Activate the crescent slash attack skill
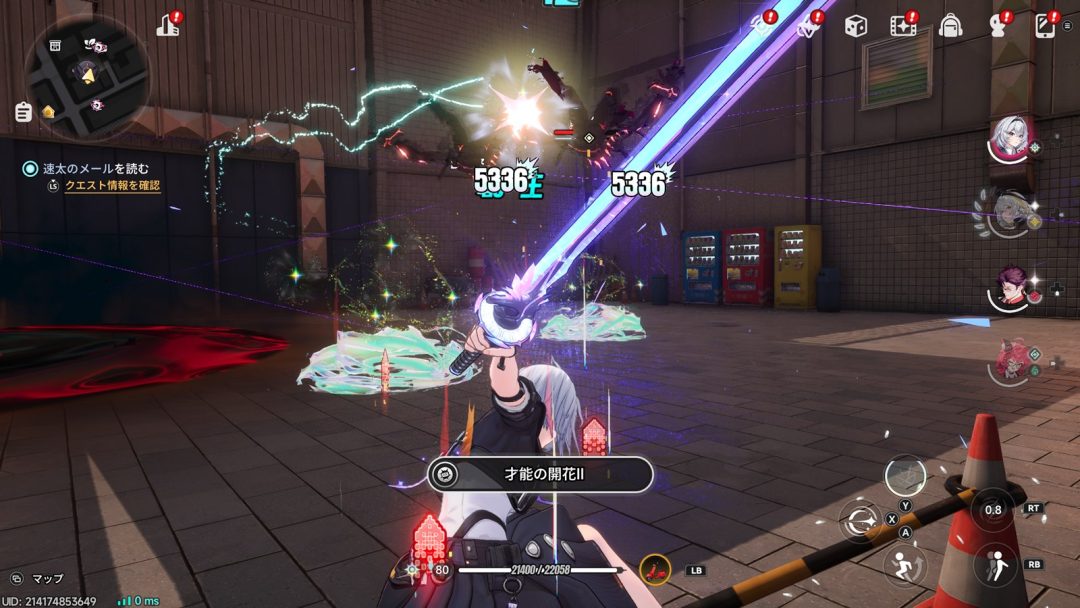 [858, 520]
